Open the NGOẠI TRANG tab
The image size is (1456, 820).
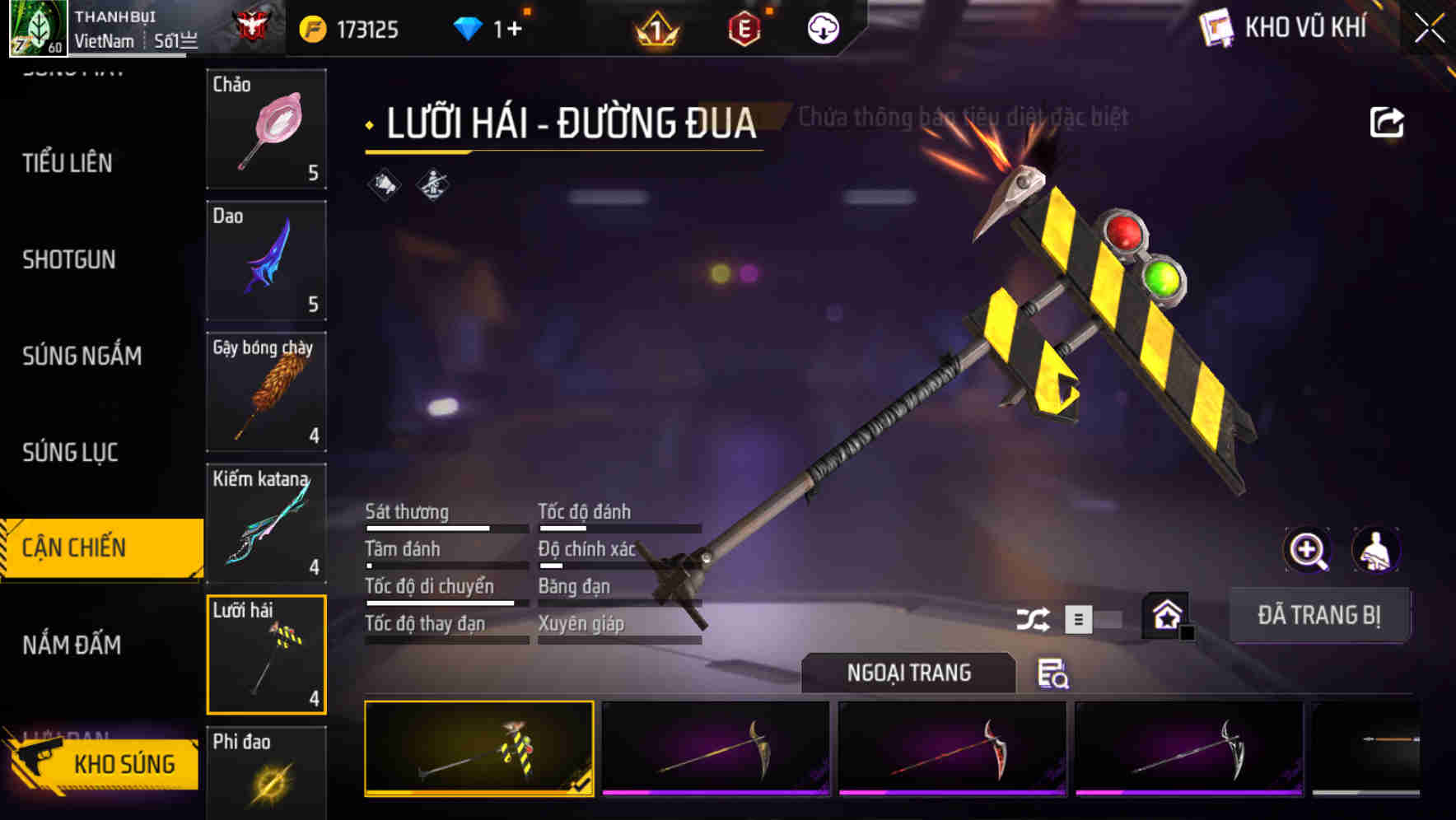tap(909, 673)
